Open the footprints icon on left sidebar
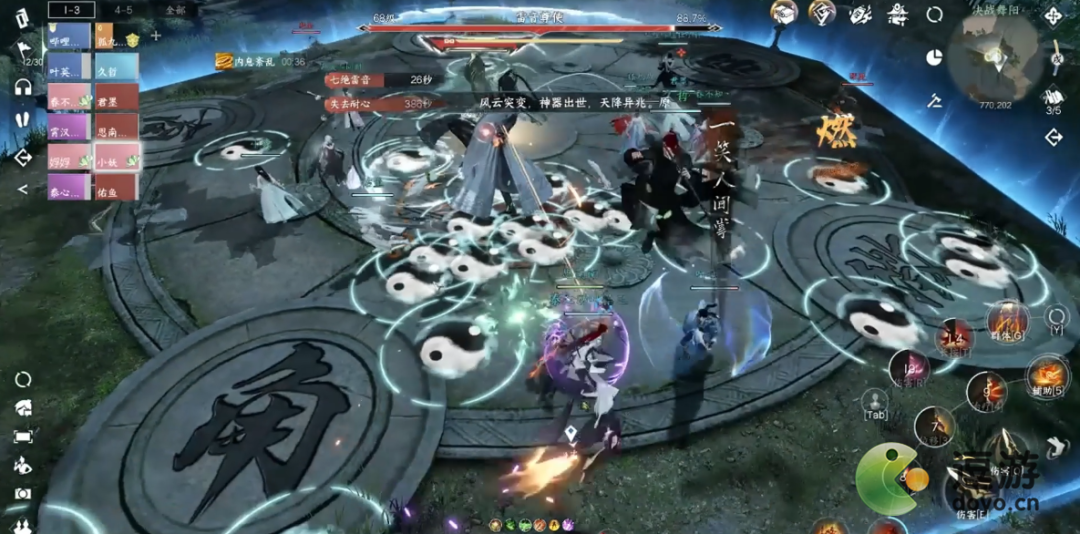 (x=22, y=119)
